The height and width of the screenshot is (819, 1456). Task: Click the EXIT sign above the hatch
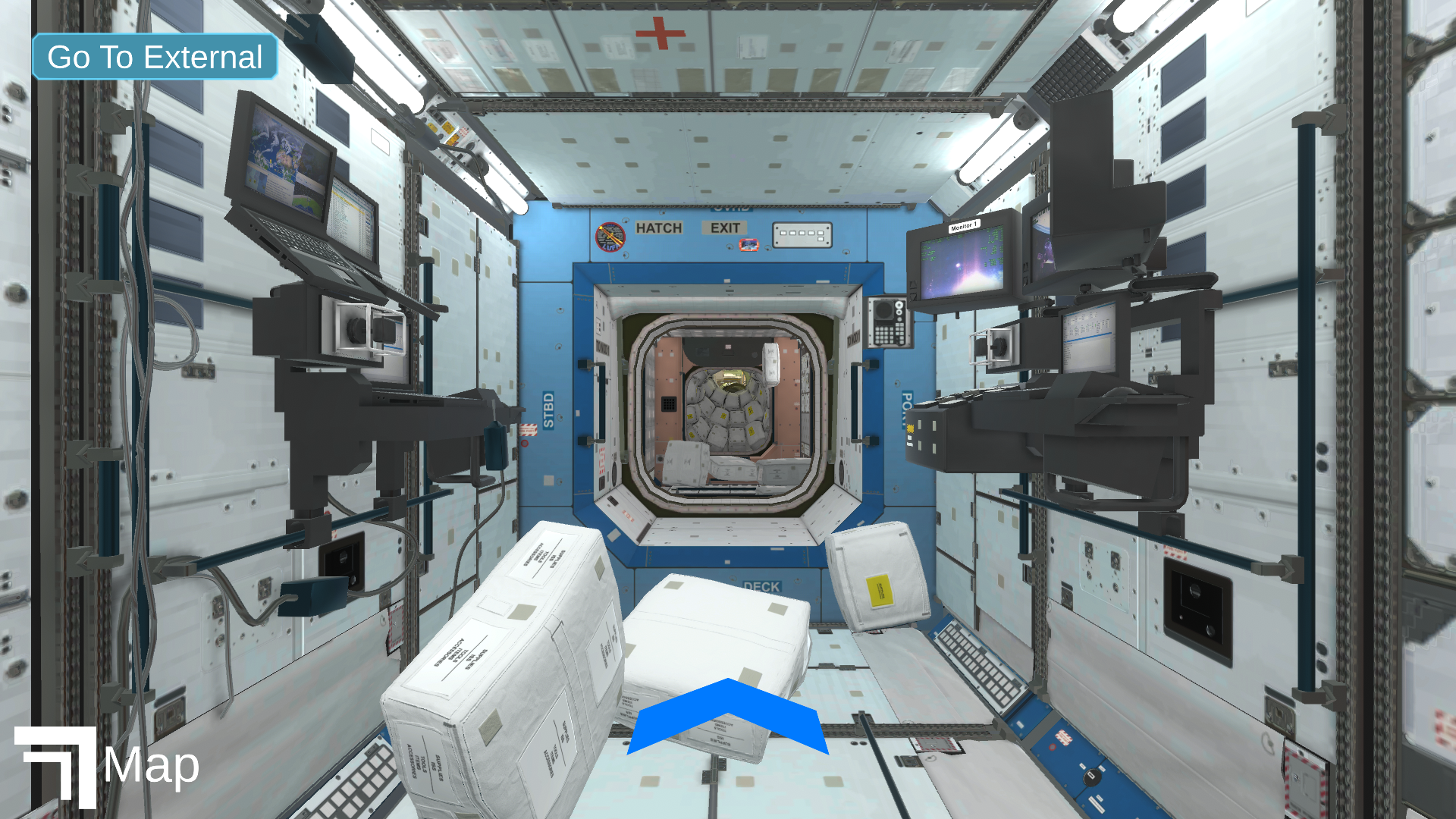[x=726, y=228]
